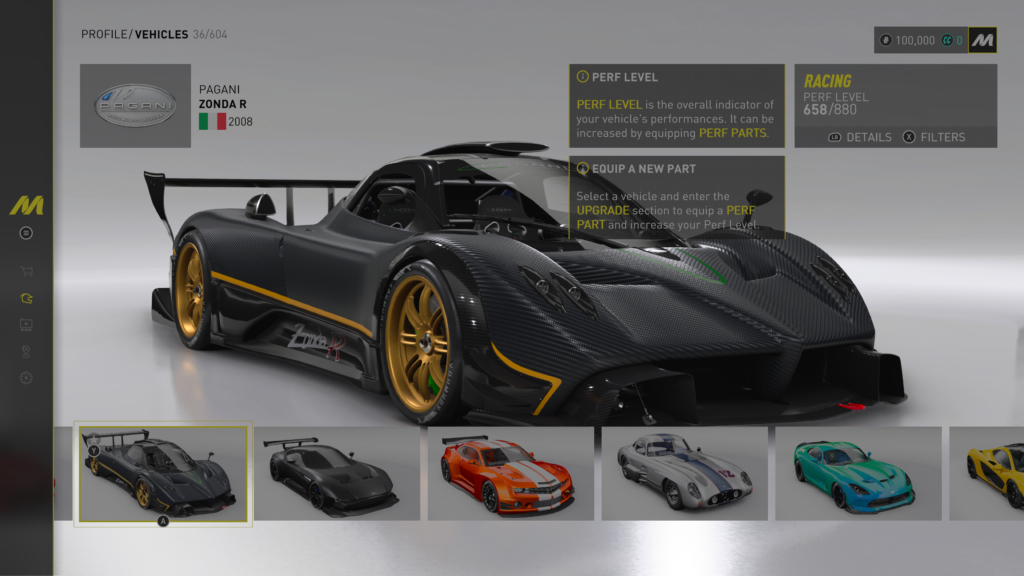Open the shopping cart section in sidebar
The width and height of the screenshot is (1024, 576).
pos(26,270)
